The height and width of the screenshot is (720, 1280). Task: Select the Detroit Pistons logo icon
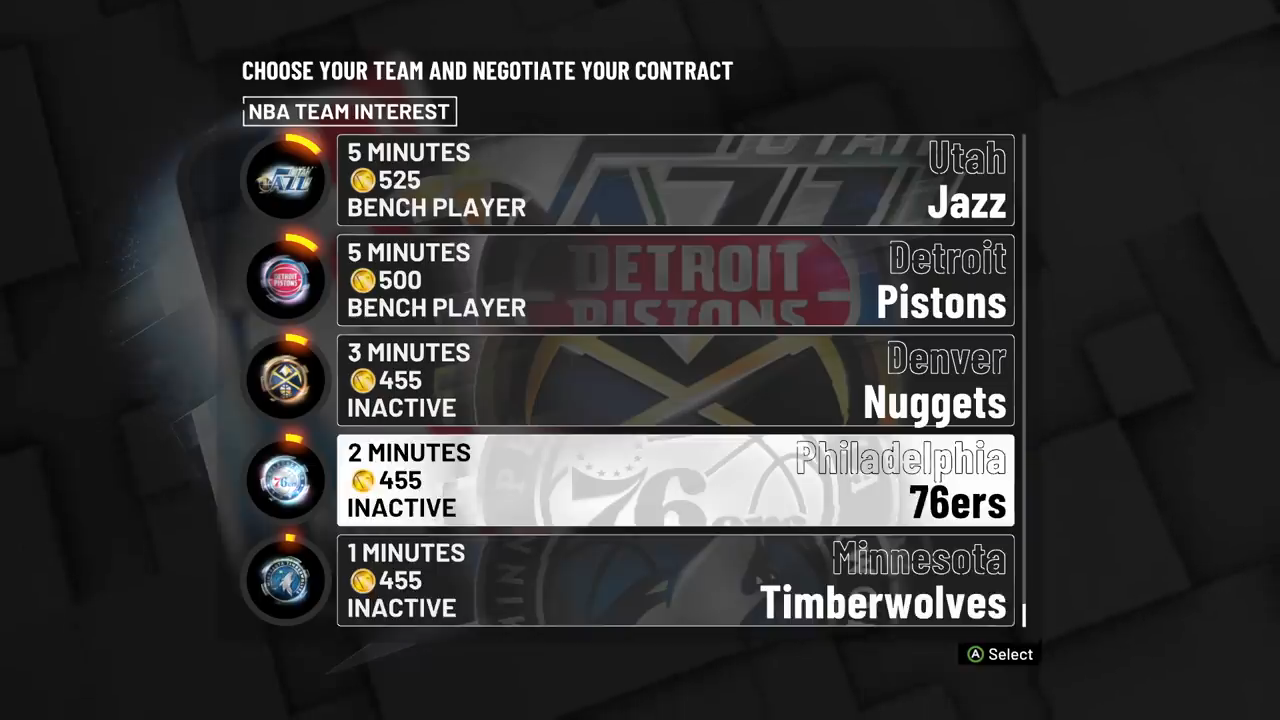(x=286, y=280)
